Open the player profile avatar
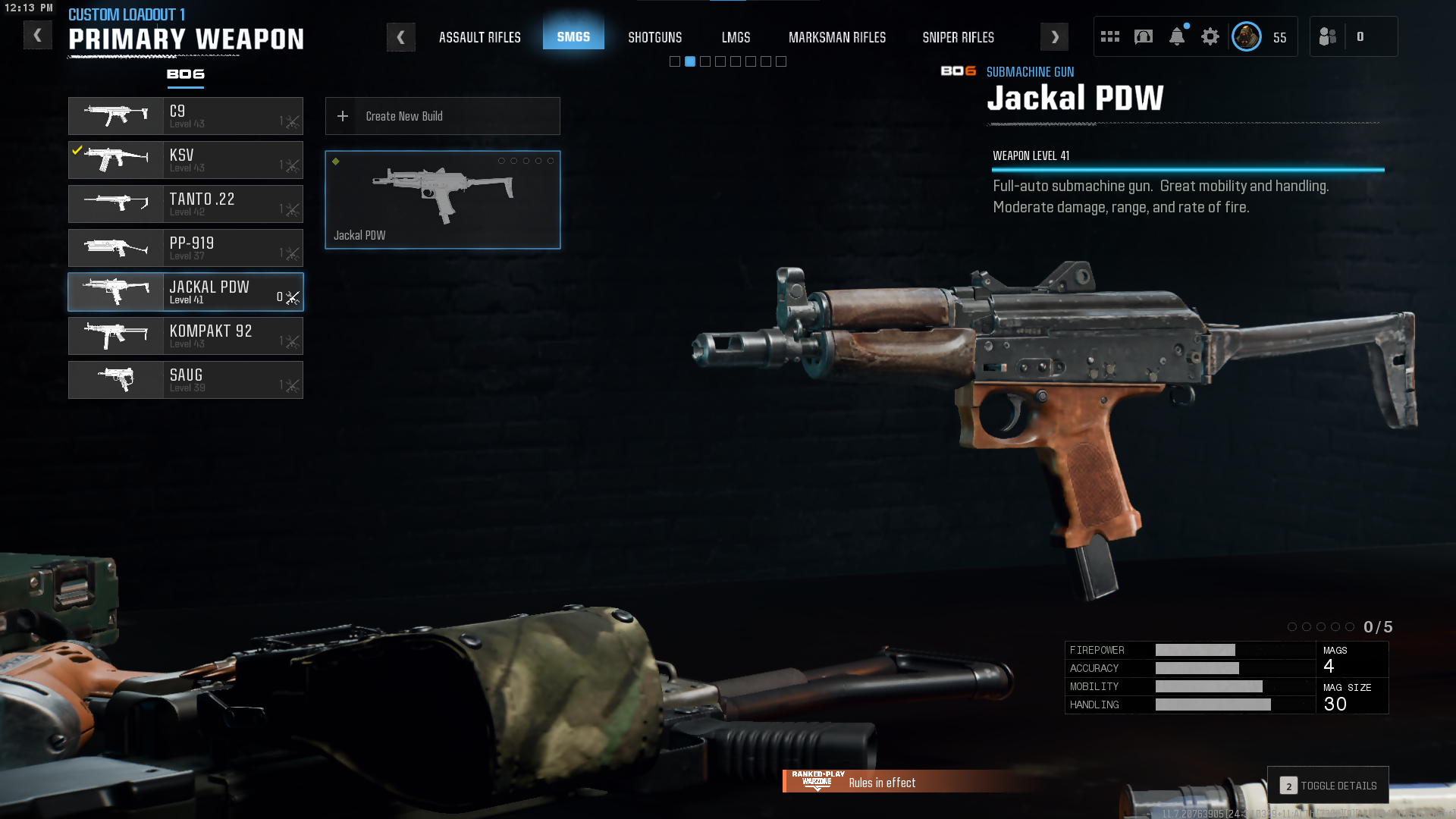Screen dimensions: 1456x819 point(1246,36)
